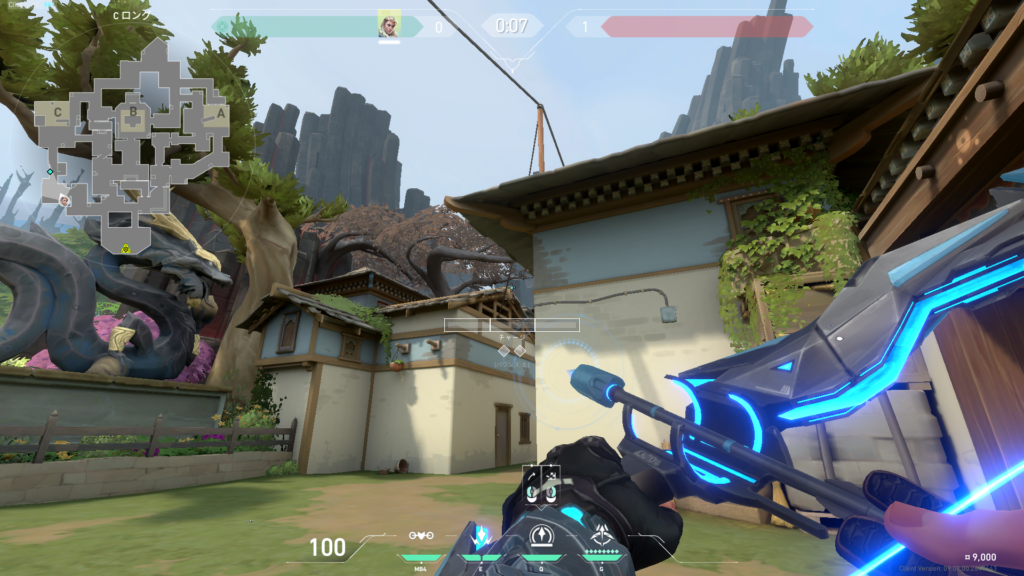Activate the glowing Shock Bolt ability icon
Screen dimensions: 1024x576
481,536
